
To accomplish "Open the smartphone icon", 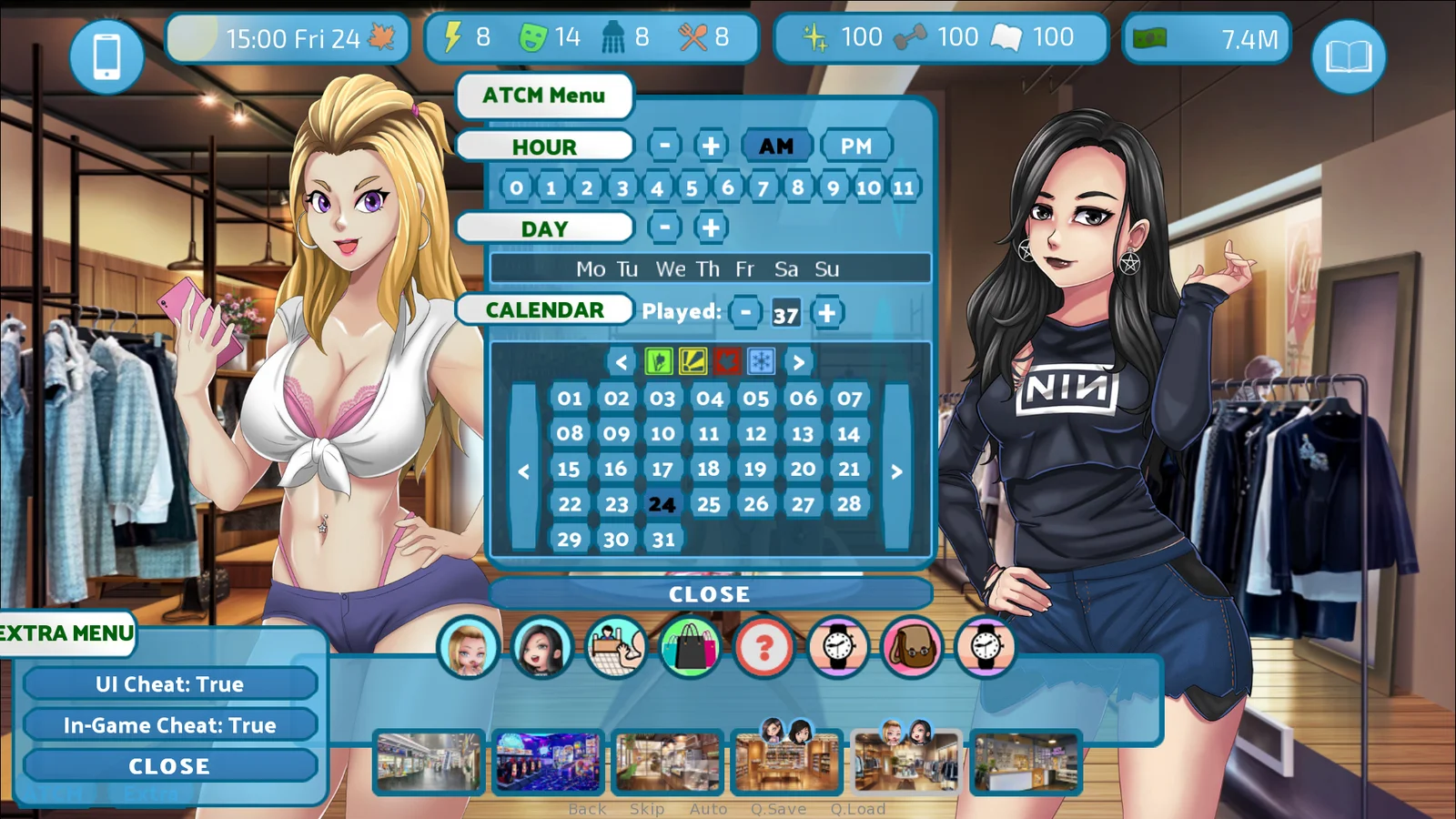I will click(106, 56).
